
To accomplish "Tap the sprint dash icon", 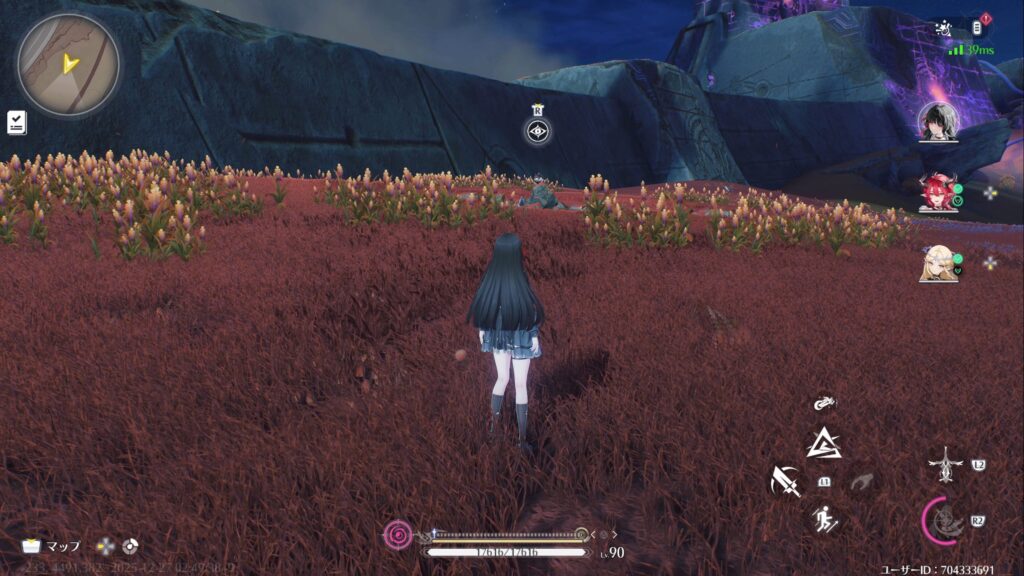I will pos(825,518).
